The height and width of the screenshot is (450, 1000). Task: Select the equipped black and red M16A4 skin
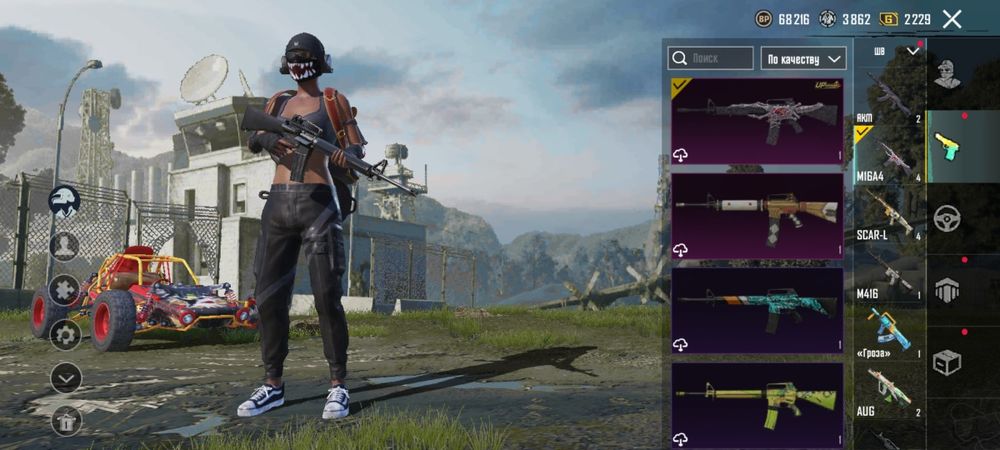tap(757, 120)
